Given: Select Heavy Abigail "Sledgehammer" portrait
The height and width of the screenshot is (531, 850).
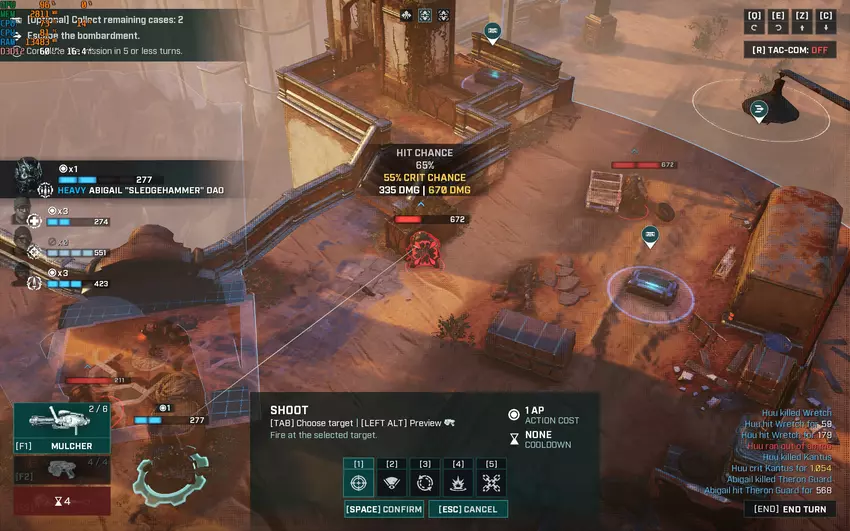Looking at the screenshot, I should click(x=27, y=177).
